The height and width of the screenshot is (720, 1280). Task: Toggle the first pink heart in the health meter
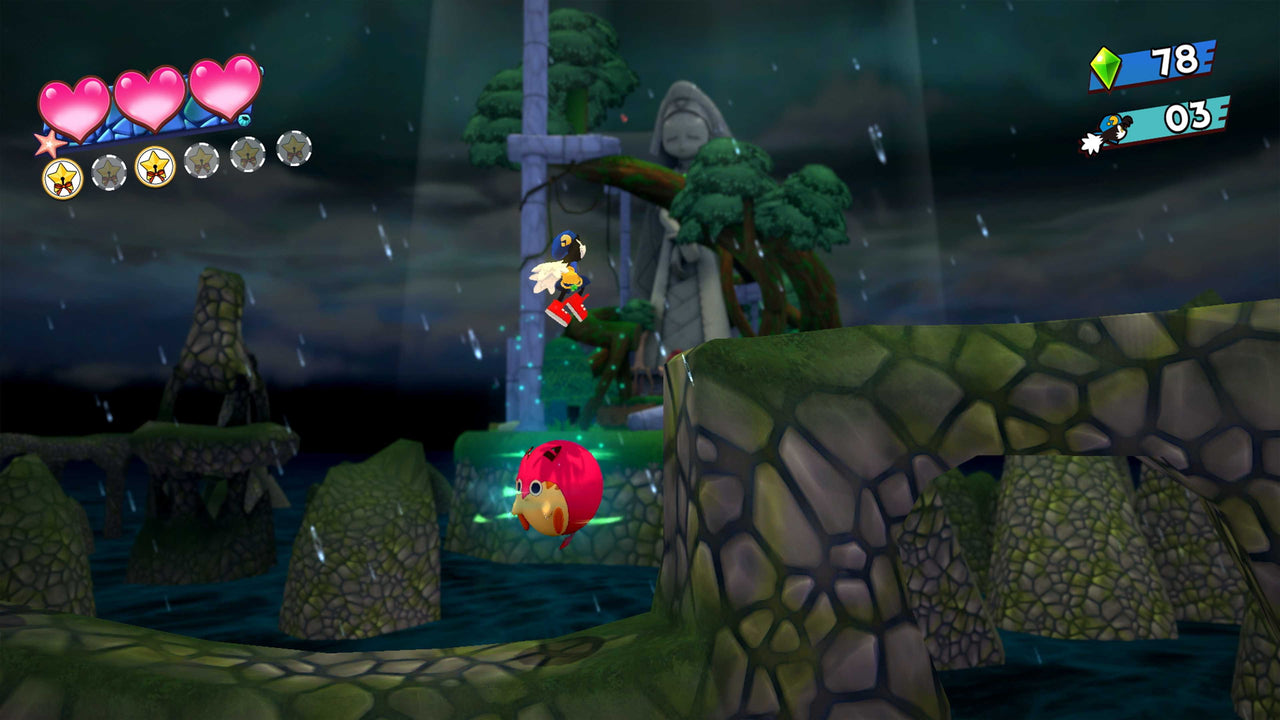(x=74, y=104)
